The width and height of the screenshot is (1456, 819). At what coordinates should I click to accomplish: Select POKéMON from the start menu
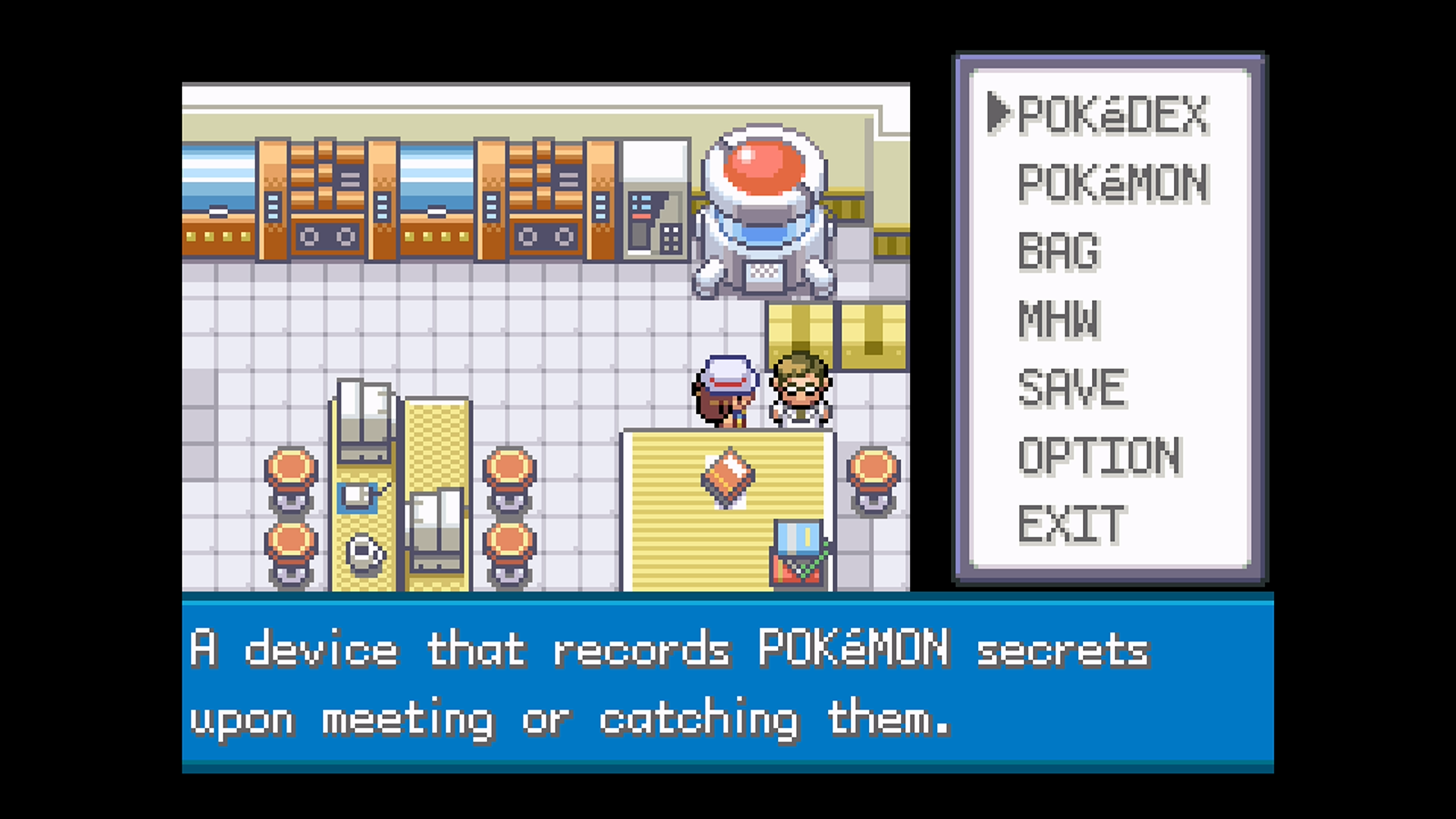[1112, 184]
